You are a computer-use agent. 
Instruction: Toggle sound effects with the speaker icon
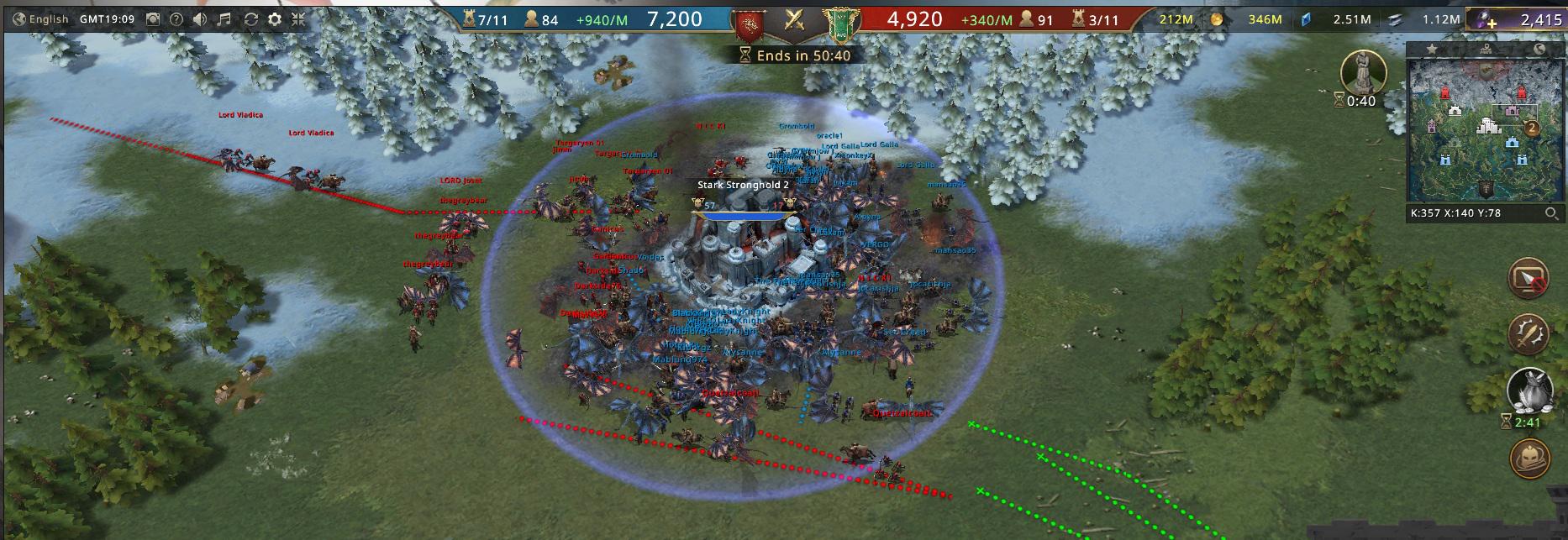click(x=201, y=18)
